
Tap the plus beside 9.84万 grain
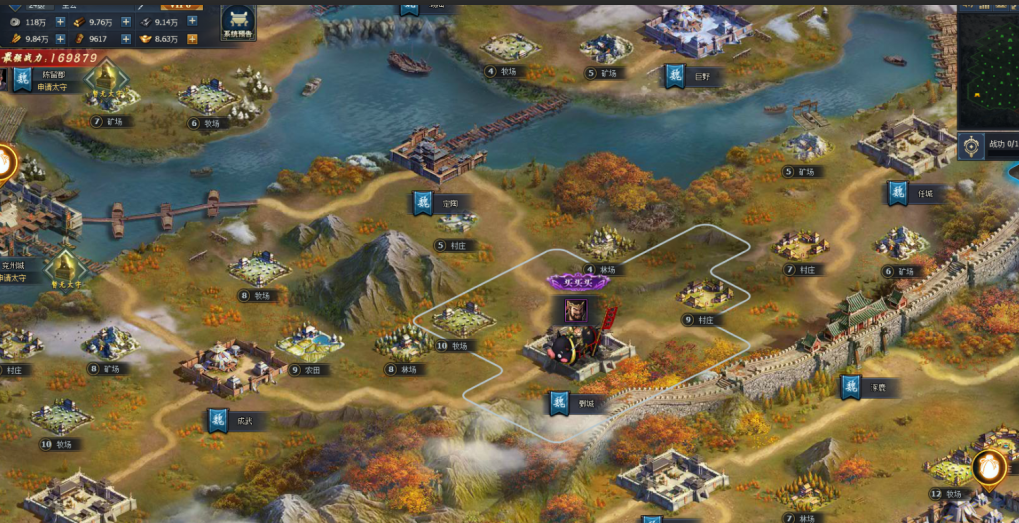[x=60, y=38]
